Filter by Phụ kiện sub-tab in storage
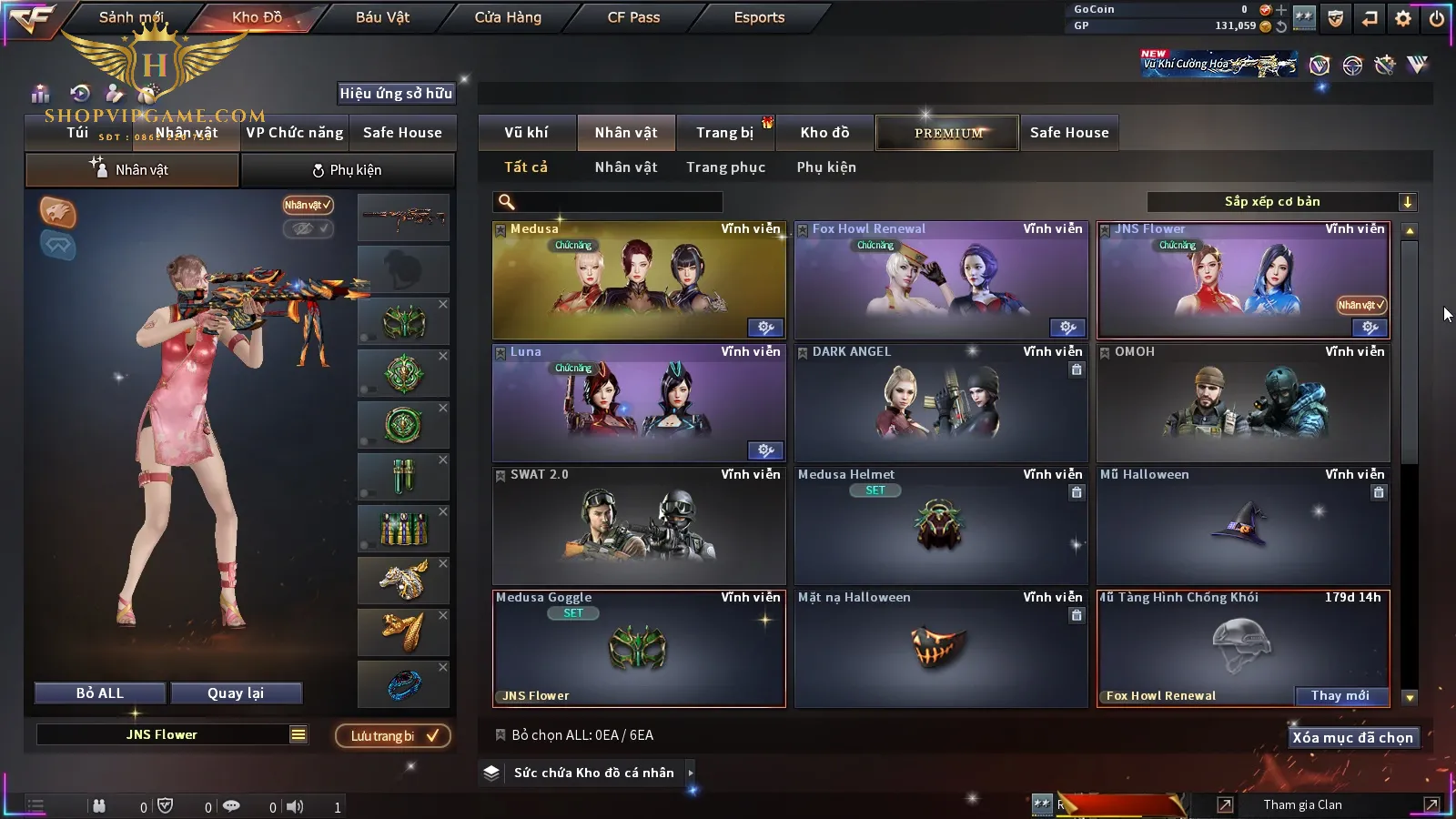This screenshot has height=819, width=1456. click(x=826, y=167)
